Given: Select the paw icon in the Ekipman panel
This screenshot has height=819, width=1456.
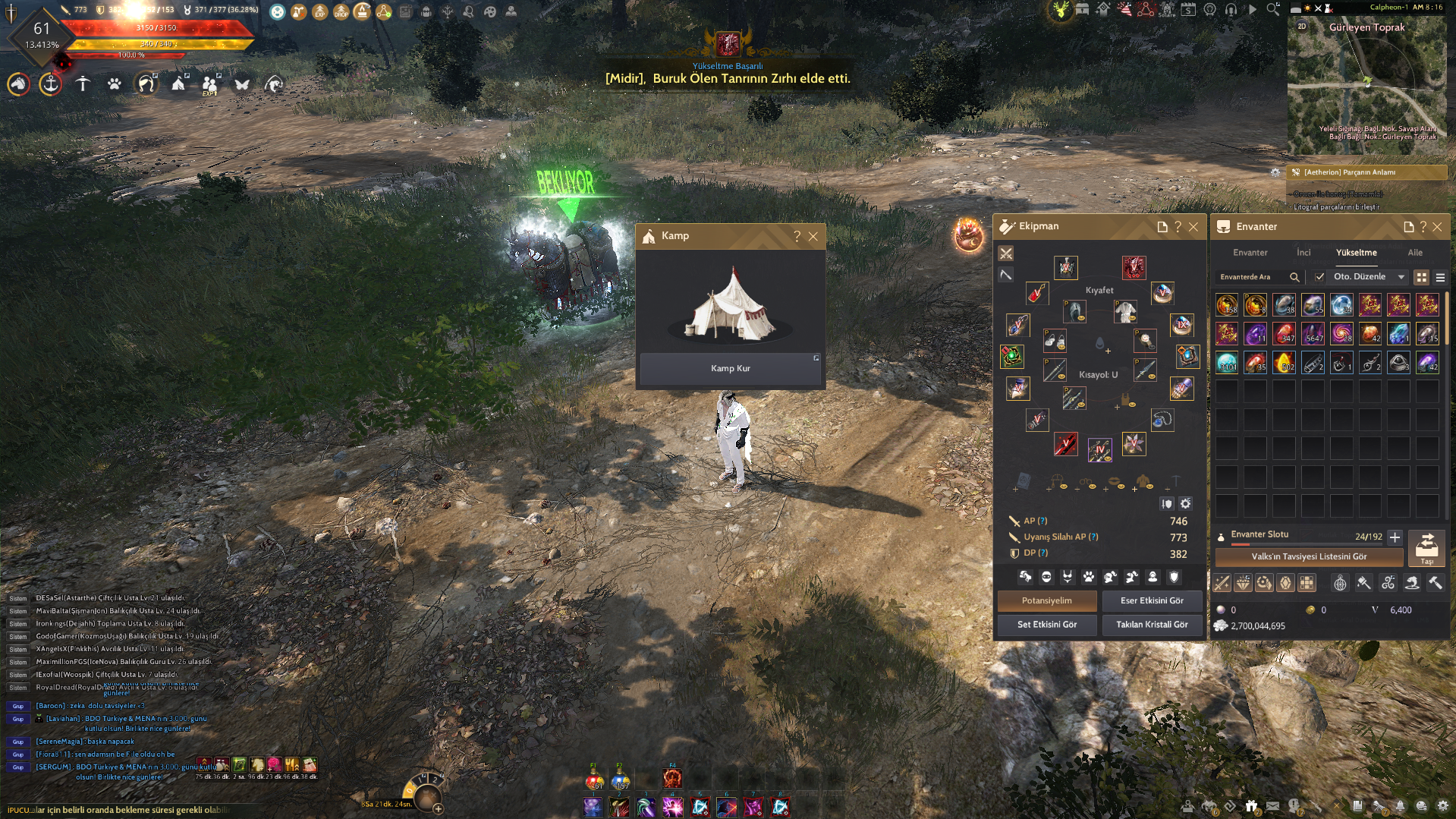Looking at the screenshot, I should pos(1089,577).
